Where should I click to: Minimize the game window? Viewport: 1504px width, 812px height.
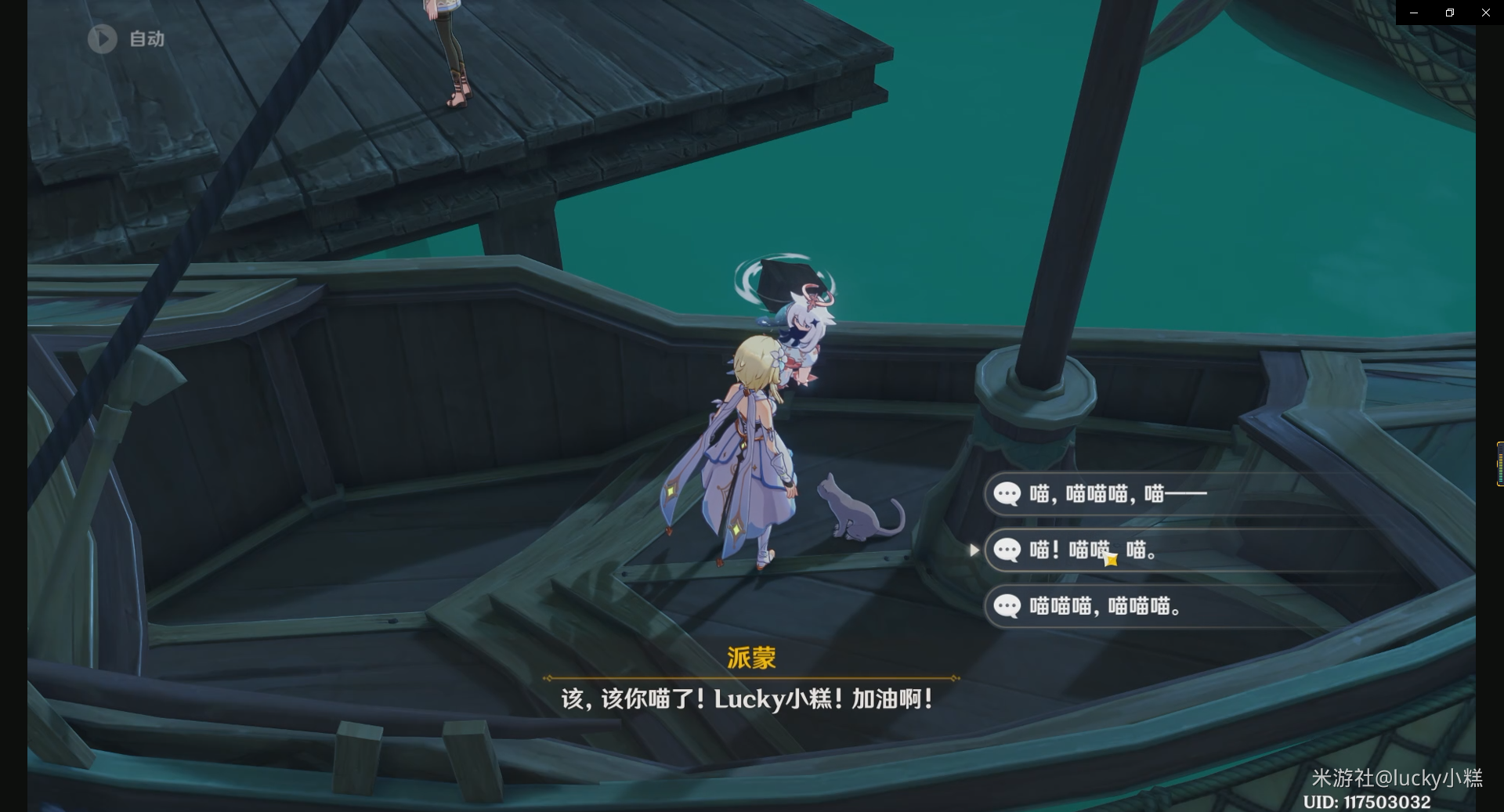[1414, 13]
